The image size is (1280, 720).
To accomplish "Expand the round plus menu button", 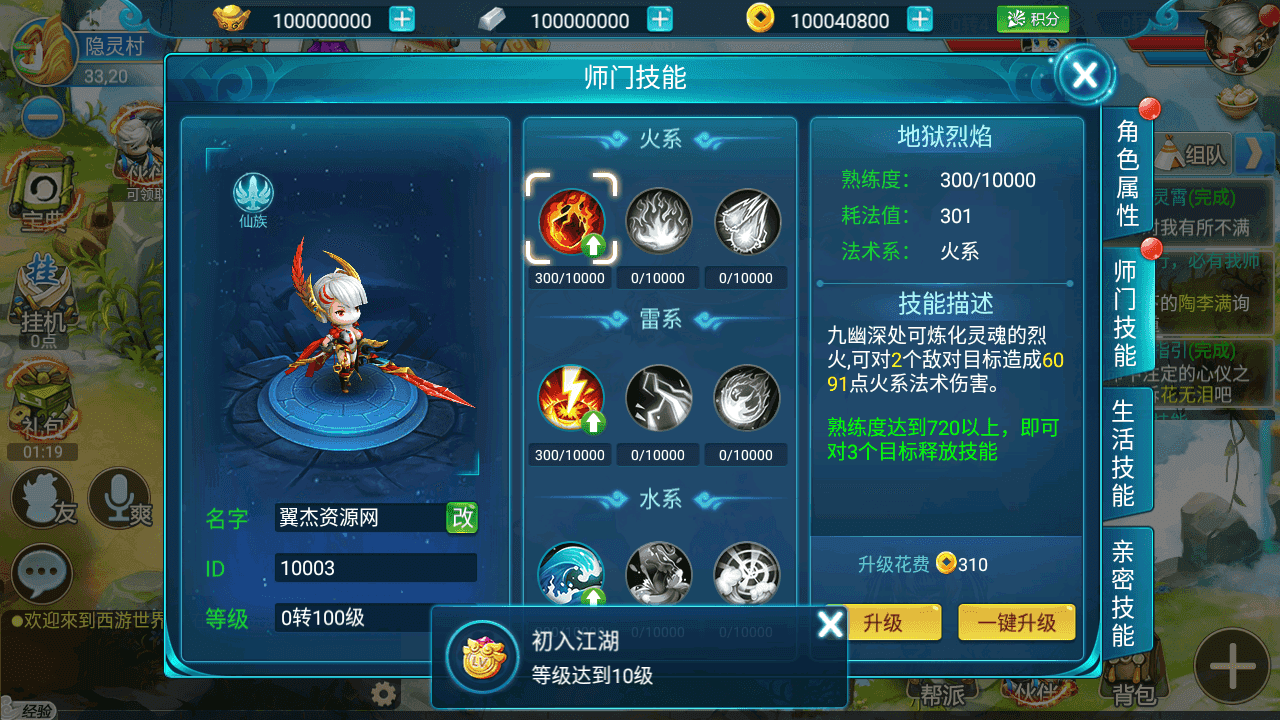I will [x=1233, y=665].
